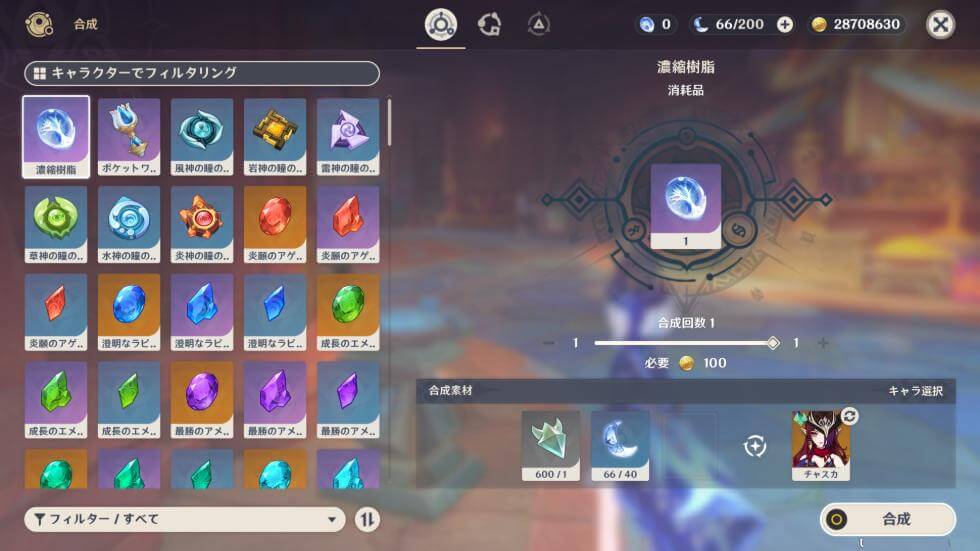
Task: Add original resin with plus button
Action: point(785,25)
